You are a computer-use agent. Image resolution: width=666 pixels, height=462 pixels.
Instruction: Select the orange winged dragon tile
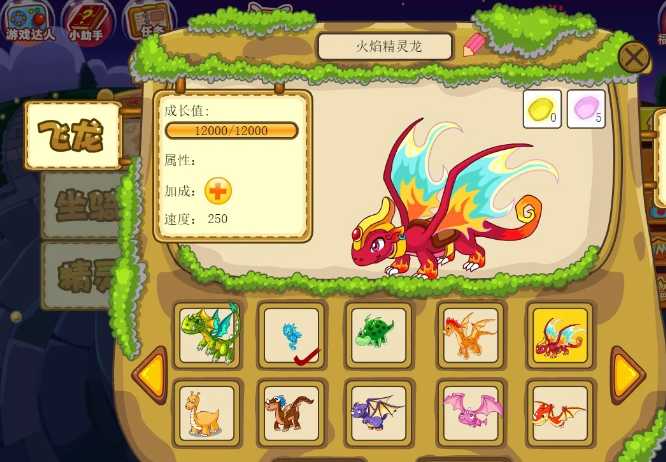[470, 336]
